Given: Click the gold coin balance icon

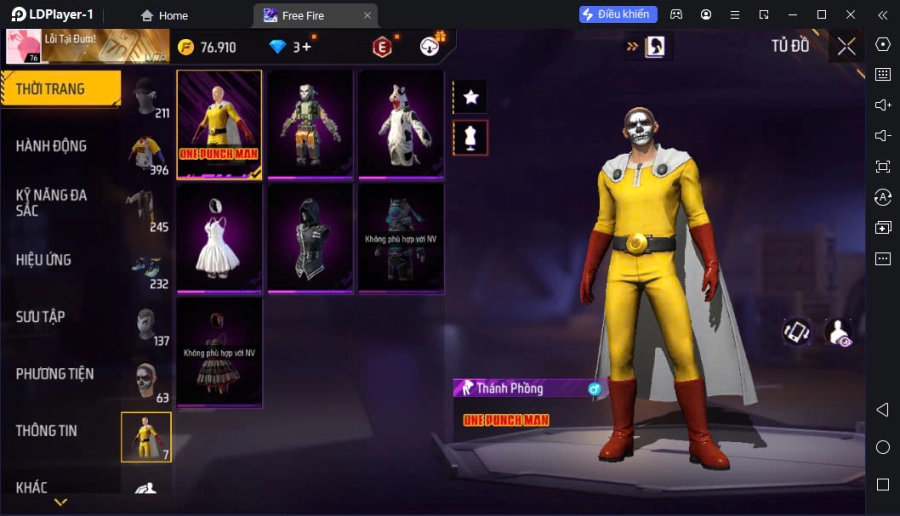Looking at the screenshot, I should 186,47.
